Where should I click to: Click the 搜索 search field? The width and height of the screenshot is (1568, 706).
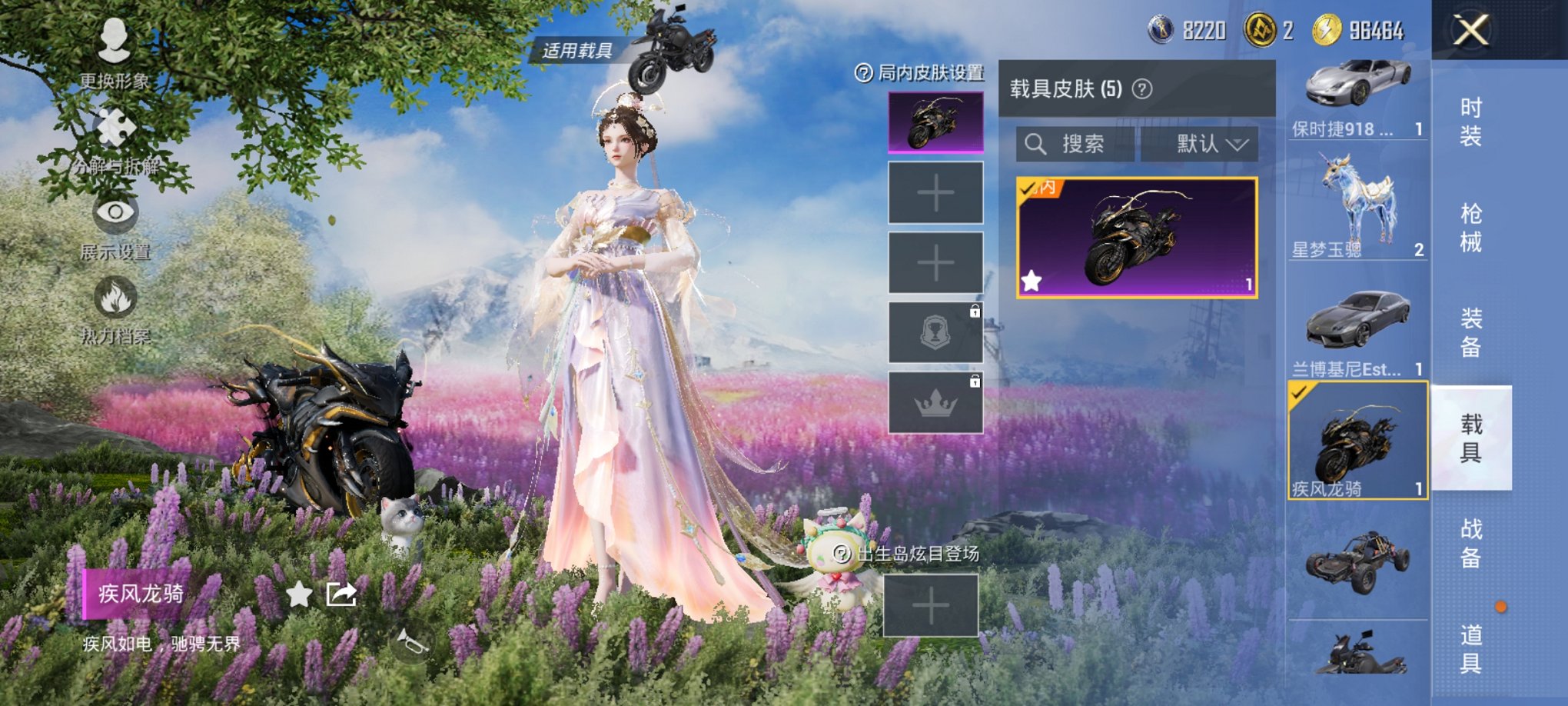click(1076, 145)
